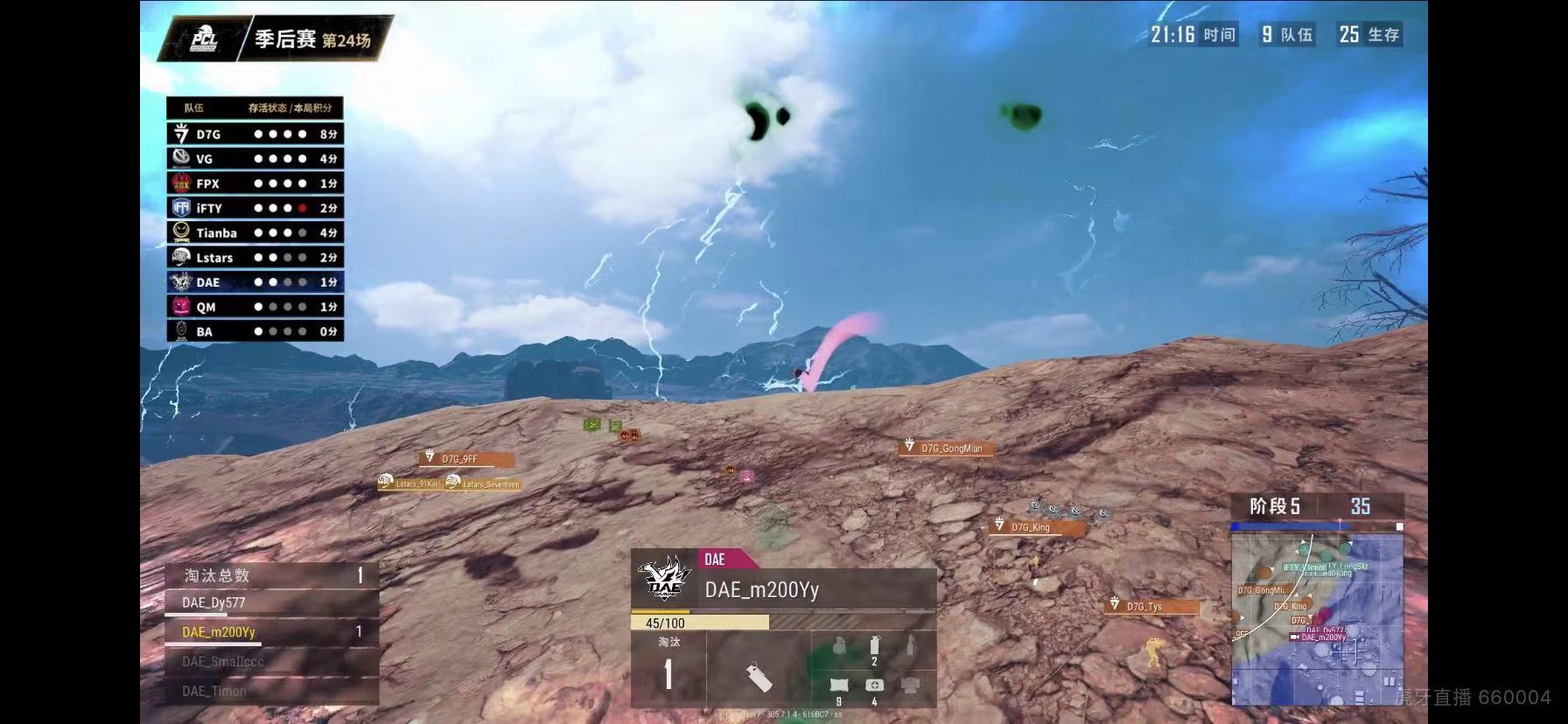Select the D7G_Tys player name tag
The width and height of the screenshot is (1568, 724).
coord(1151,606)
